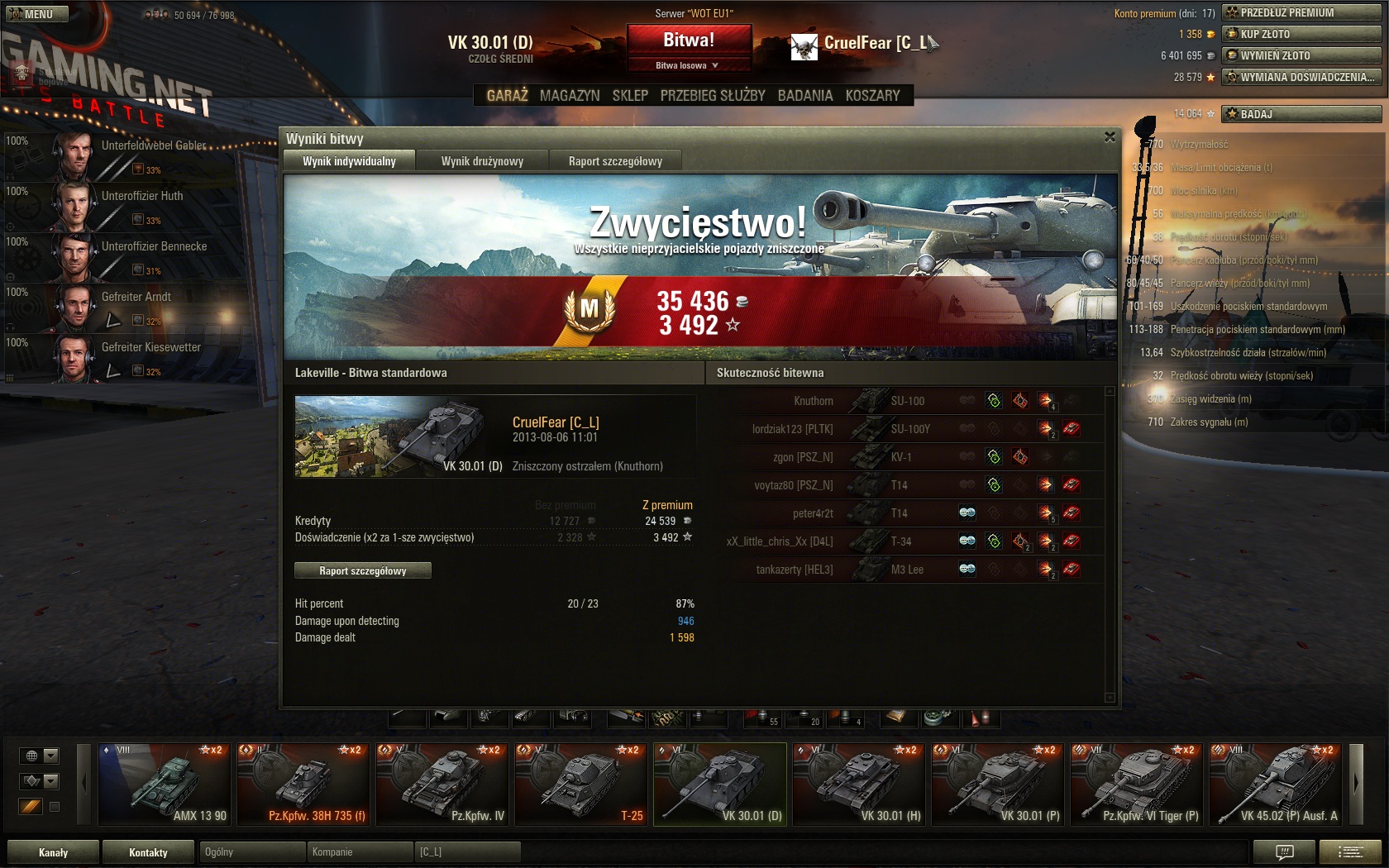Click the Kup złoto button
The image size is (1389, 868).
point(1301,34)
